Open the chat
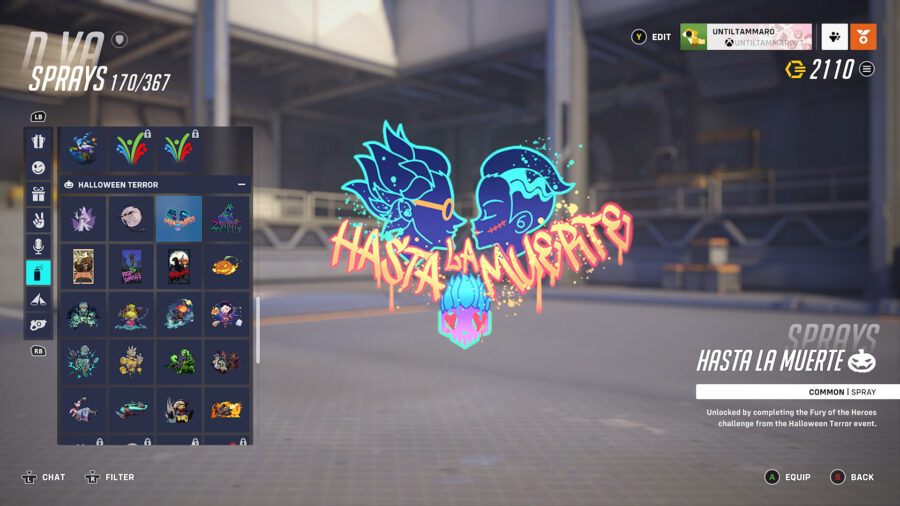The image size is (900, 506). (x=43, y=477)
